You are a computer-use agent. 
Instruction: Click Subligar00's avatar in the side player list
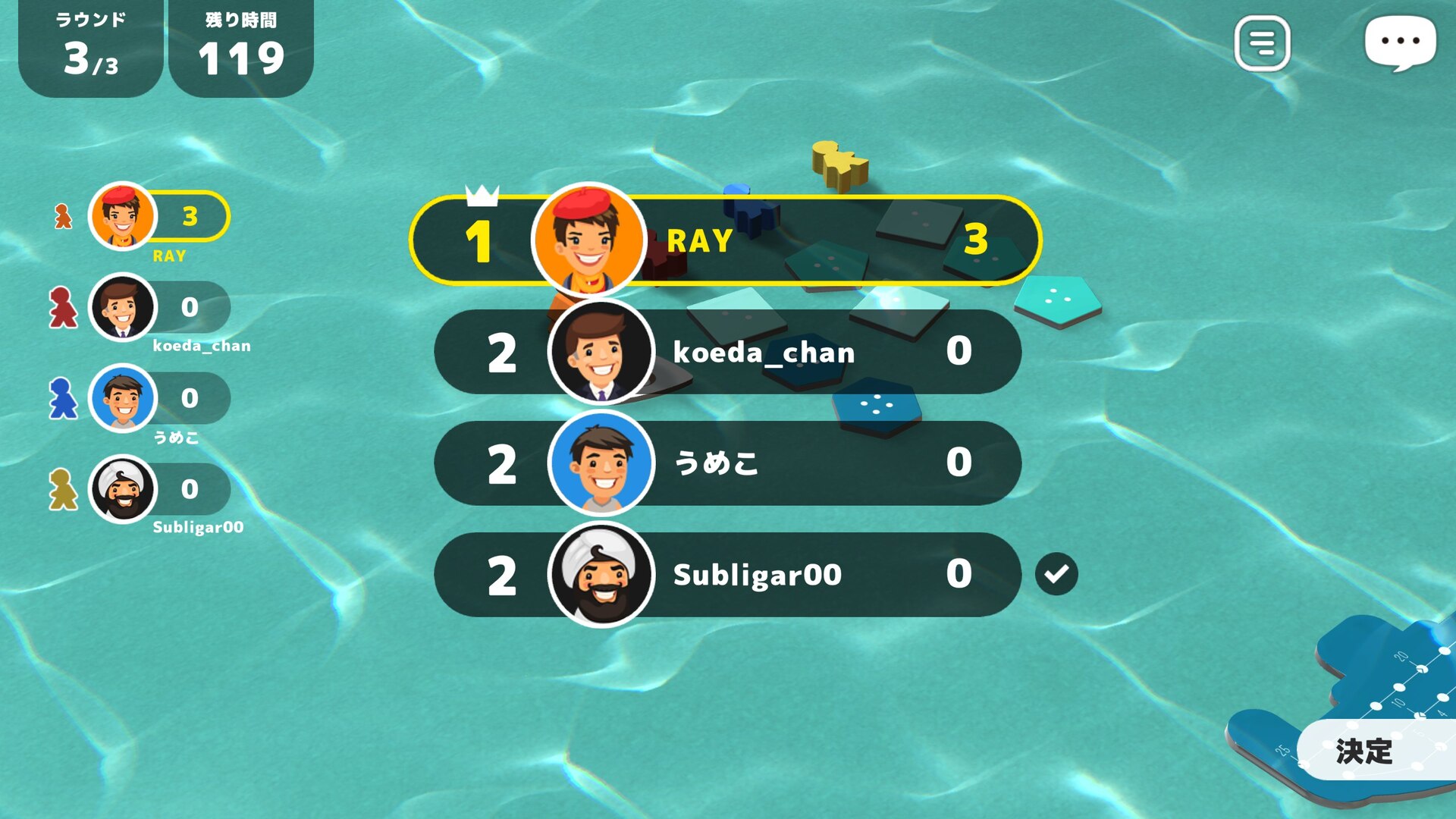[x=122, y=489]
